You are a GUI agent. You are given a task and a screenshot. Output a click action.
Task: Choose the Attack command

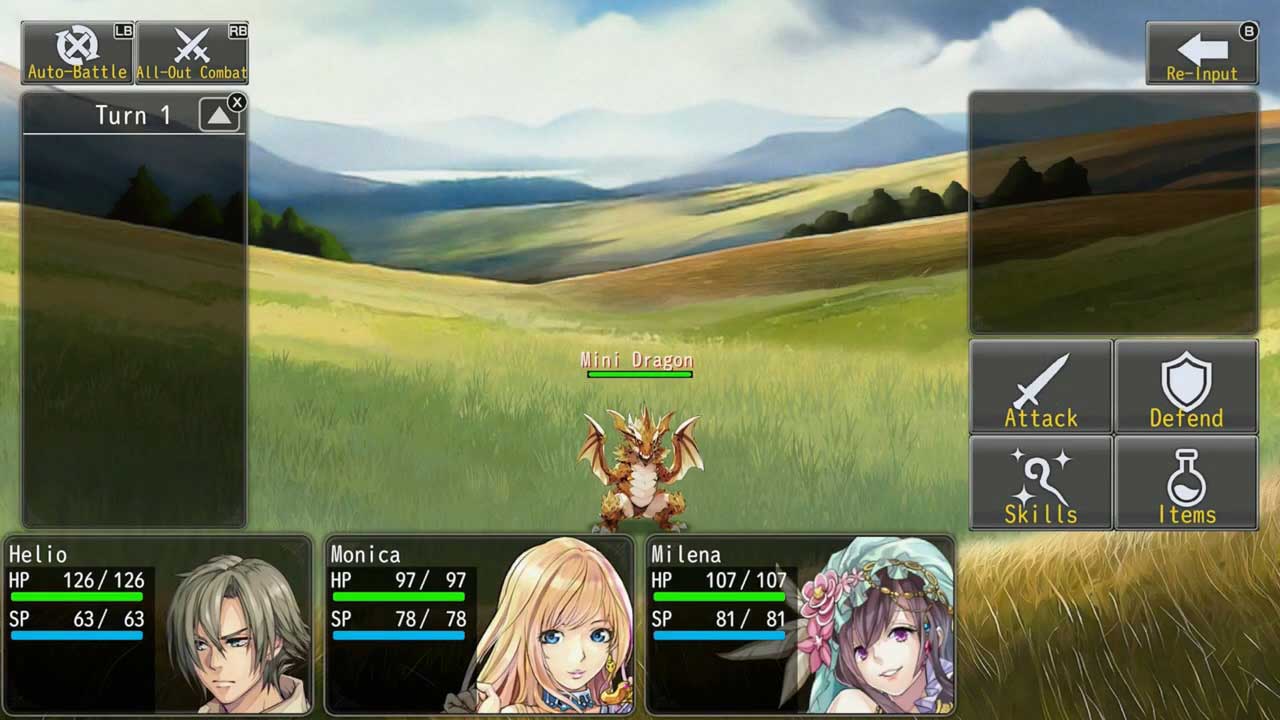tap(1041, 387)
